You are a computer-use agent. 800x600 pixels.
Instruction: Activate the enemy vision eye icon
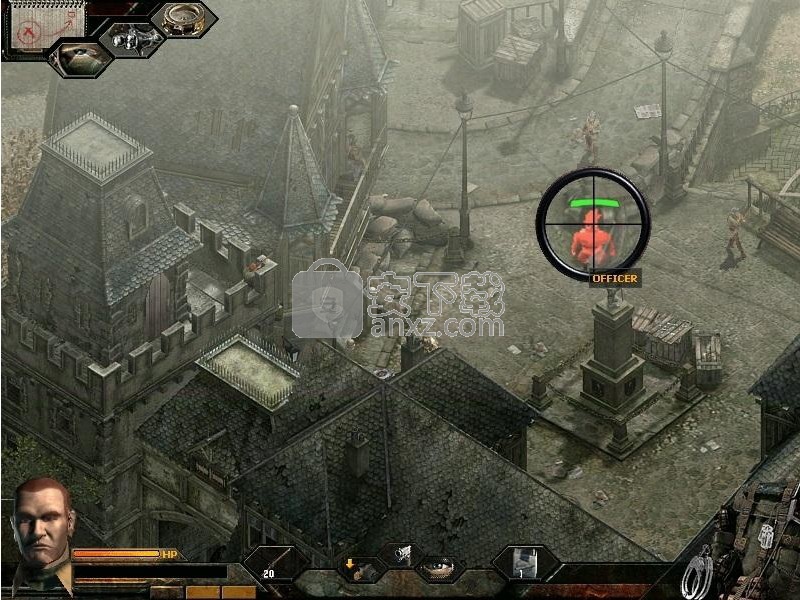pyautogui.click(x=80, y=57)
